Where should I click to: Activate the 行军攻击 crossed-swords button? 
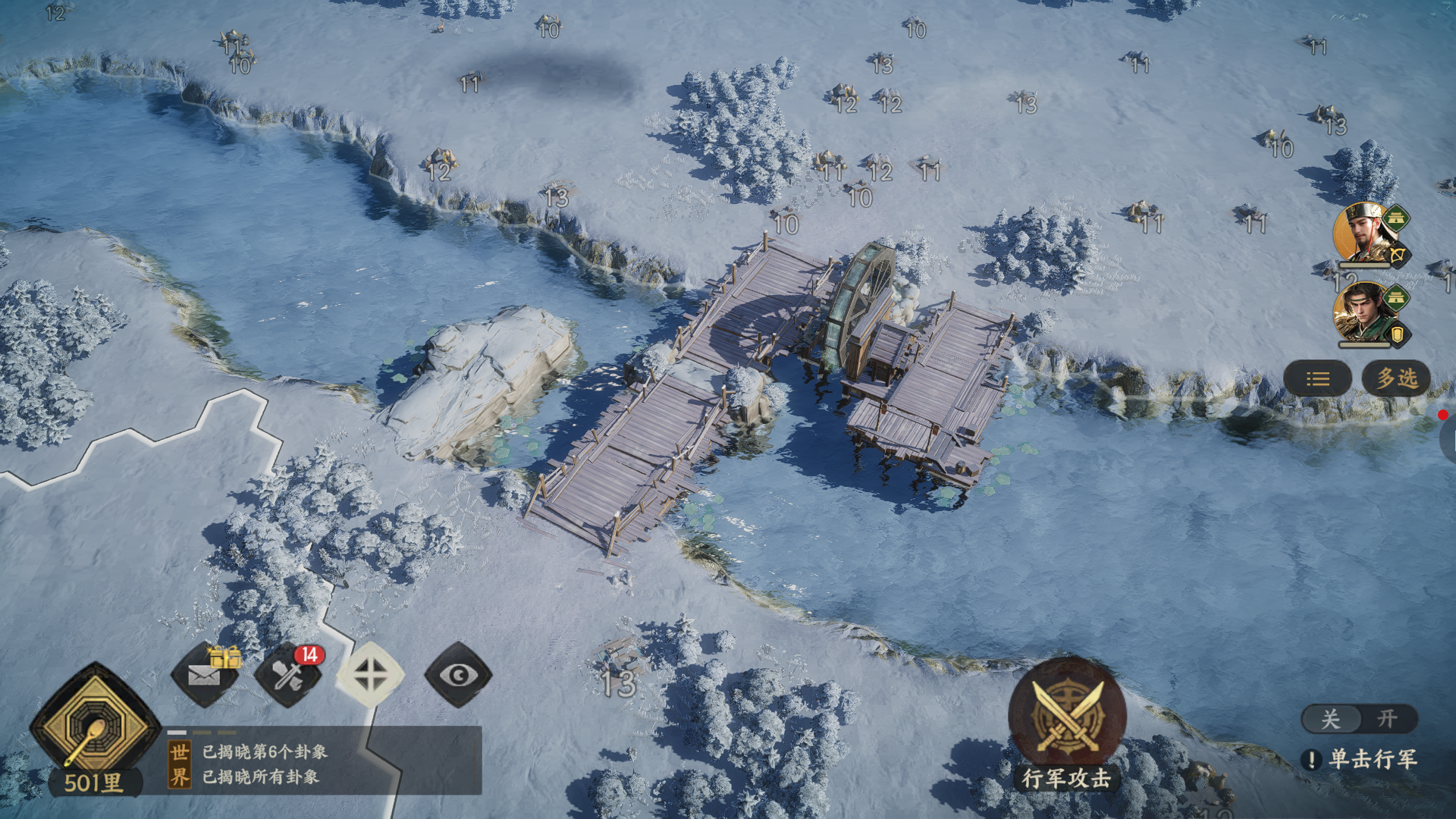[1067, 717]
